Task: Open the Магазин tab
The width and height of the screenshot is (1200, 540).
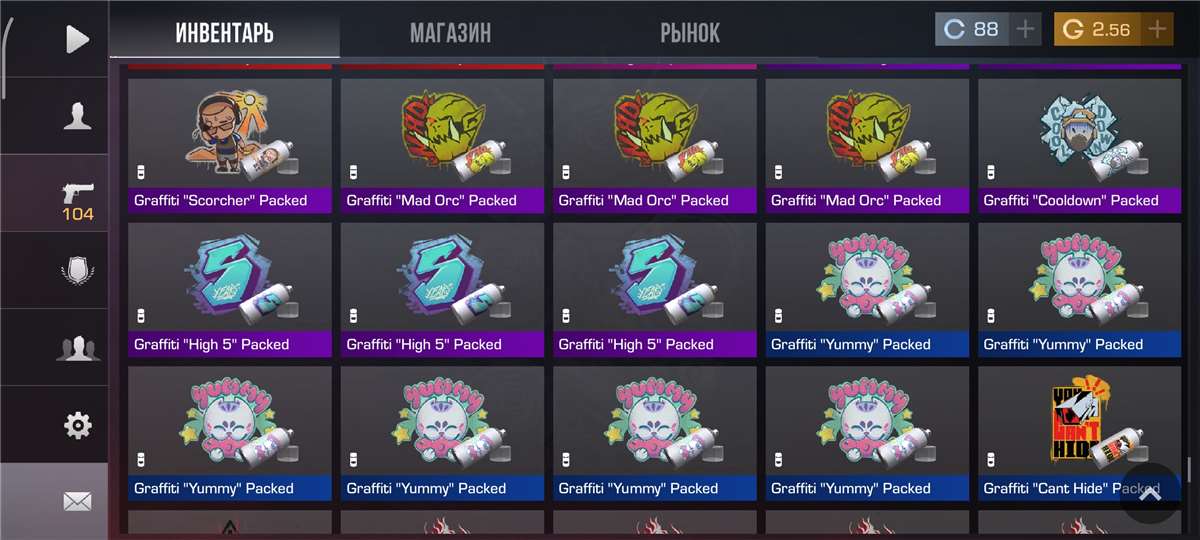Action: click(x=450, y=32)
